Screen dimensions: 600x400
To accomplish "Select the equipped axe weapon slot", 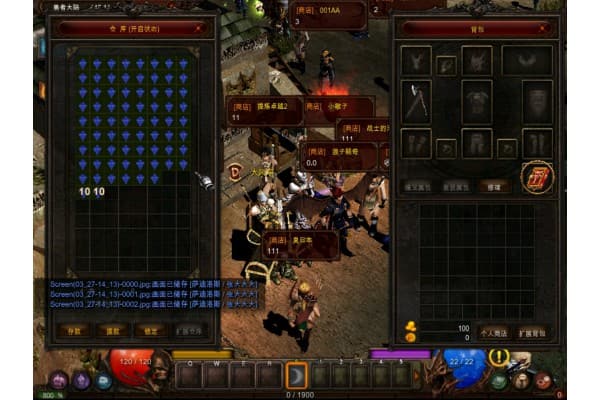I will (416, 101).
